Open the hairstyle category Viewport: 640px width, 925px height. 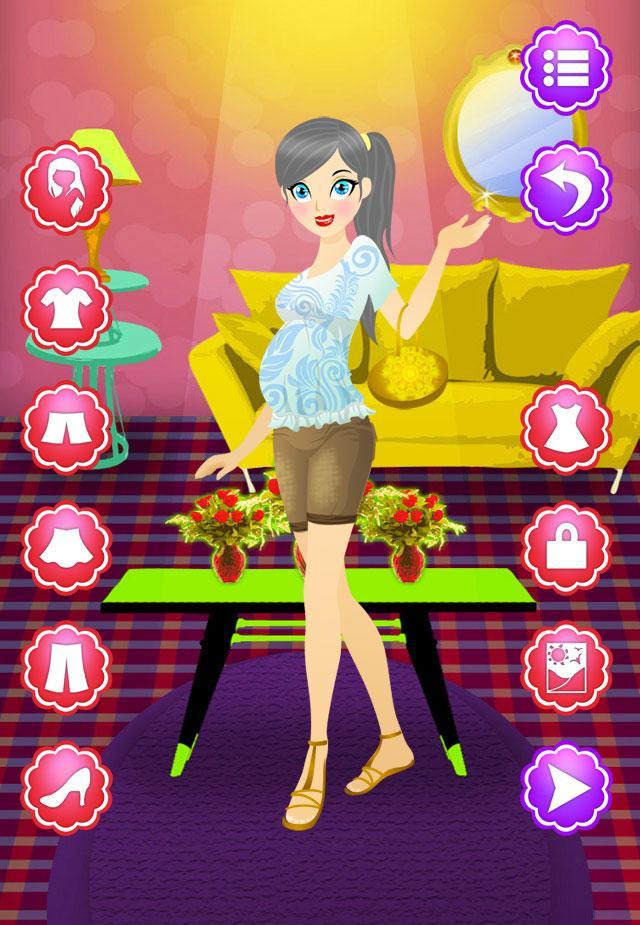pyautogui.click(x=67, y=188)
